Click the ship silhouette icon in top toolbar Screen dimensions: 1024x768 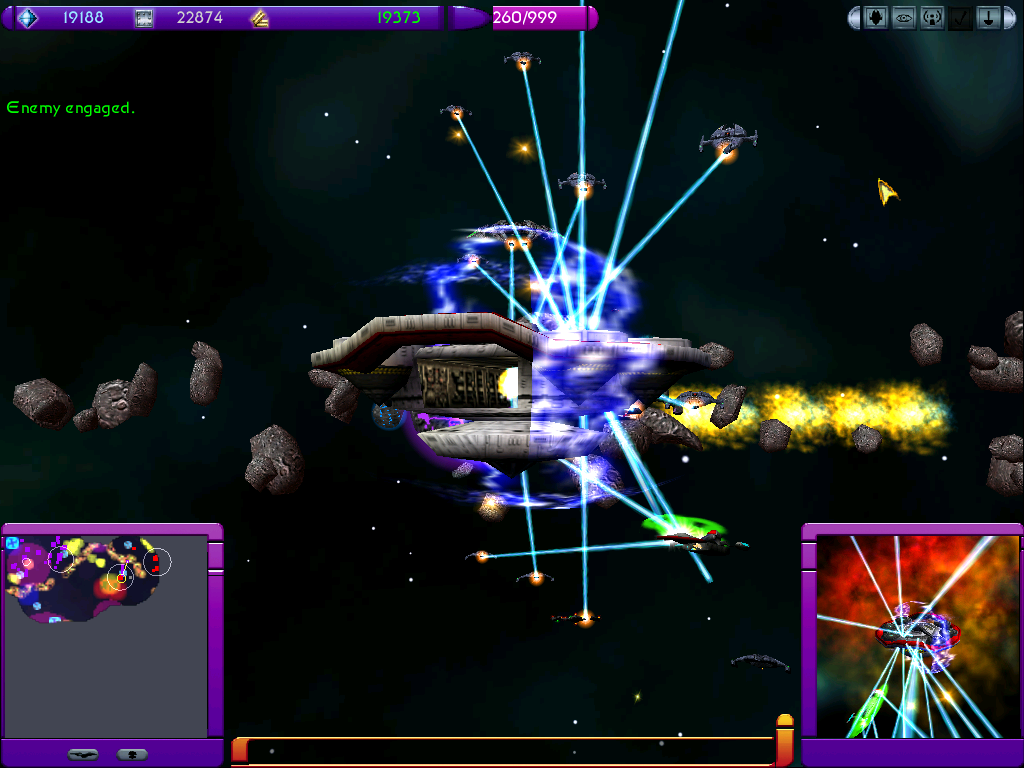pos(876,18)
